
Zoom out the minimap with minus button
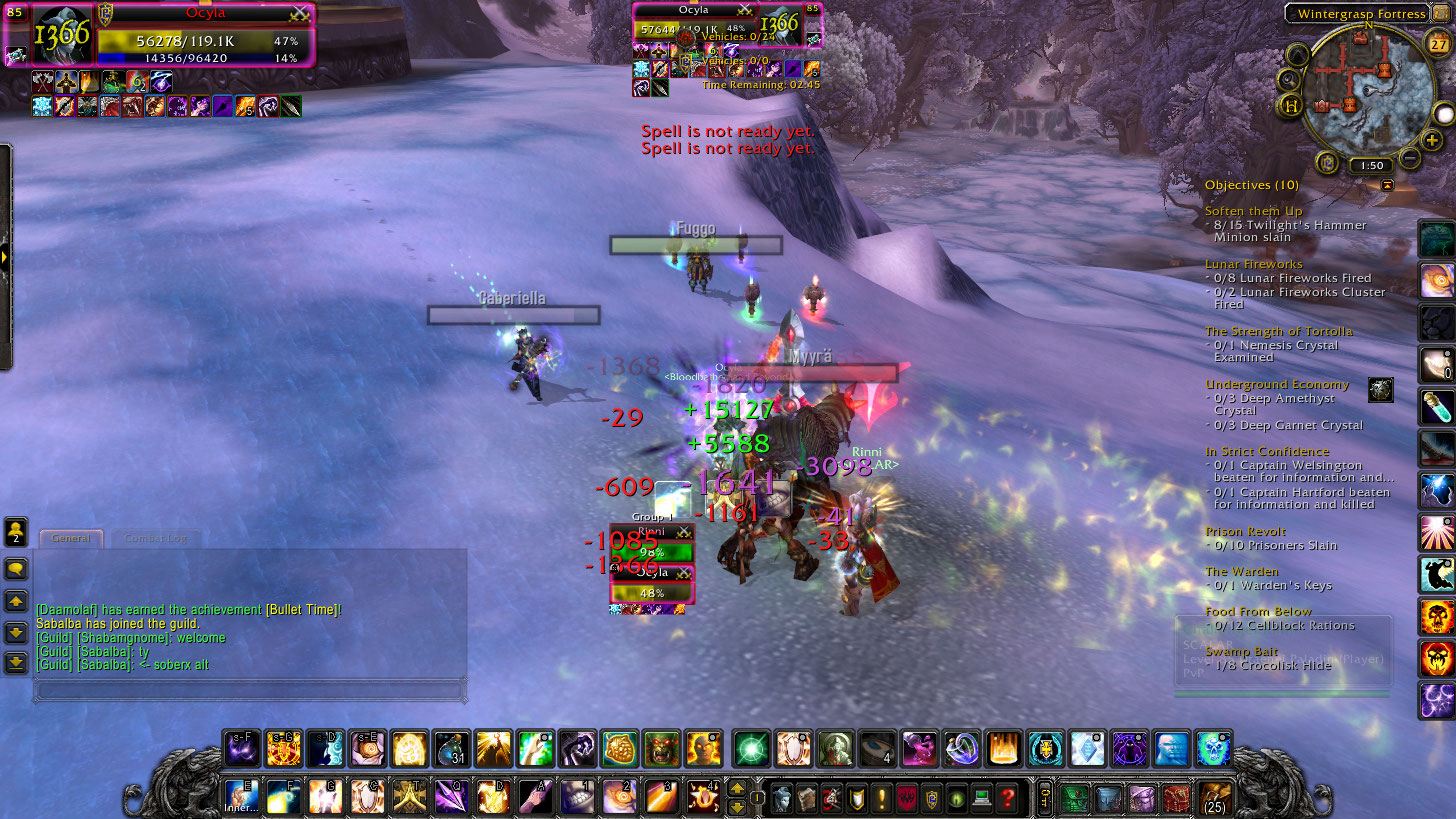tap(1409, 158)
